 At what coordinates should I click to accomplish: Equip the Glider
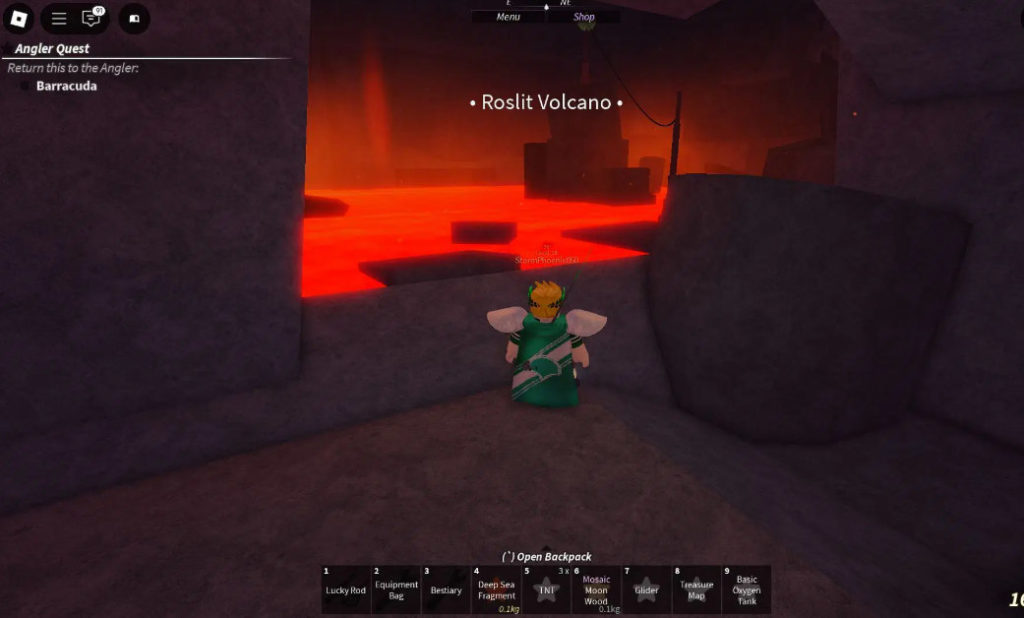point(646,590)
